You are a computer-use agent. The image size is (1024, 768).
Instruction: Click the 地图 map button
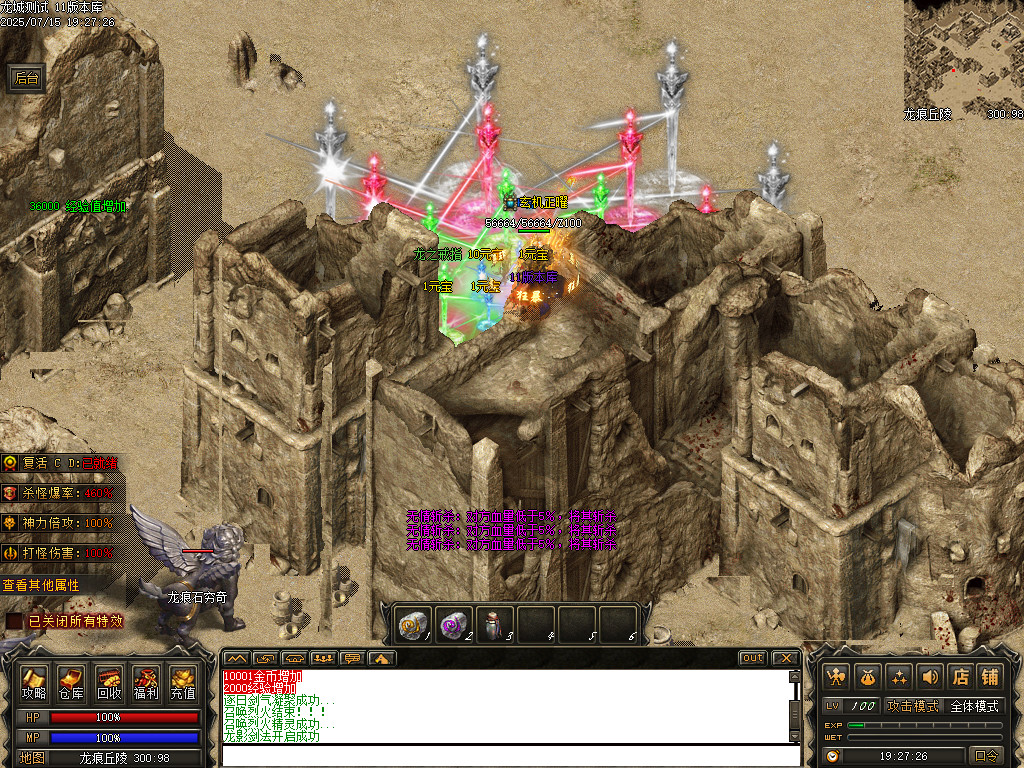[x=32, y=758]
